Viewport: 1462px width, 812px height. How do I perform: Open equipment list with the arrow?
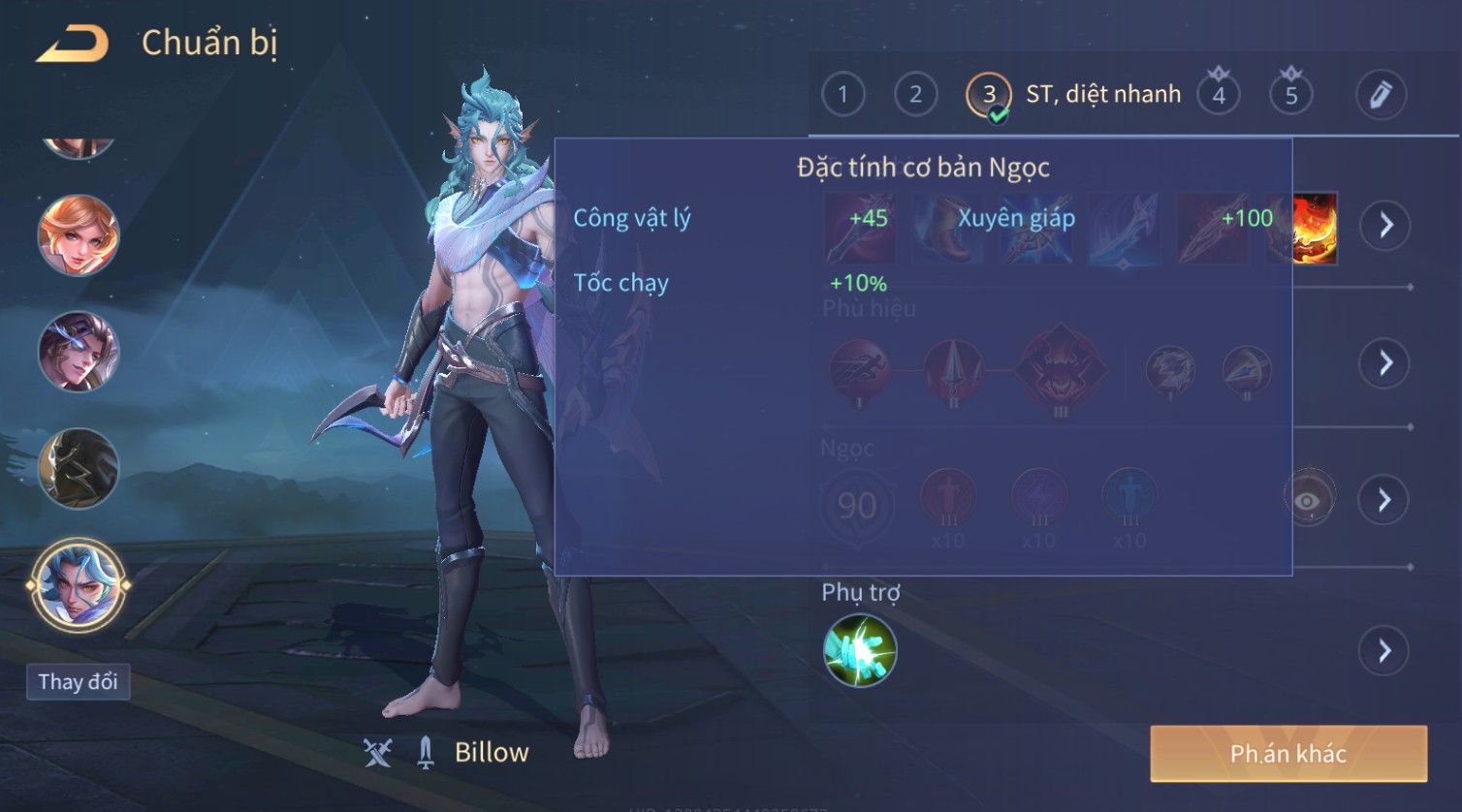click(x=1385, y=226)
